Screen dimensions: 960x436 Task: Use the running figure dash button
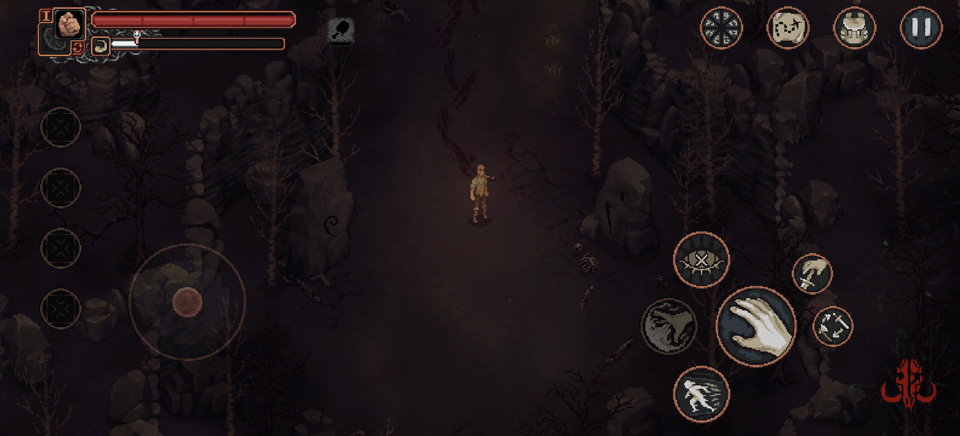pos(701,393)
